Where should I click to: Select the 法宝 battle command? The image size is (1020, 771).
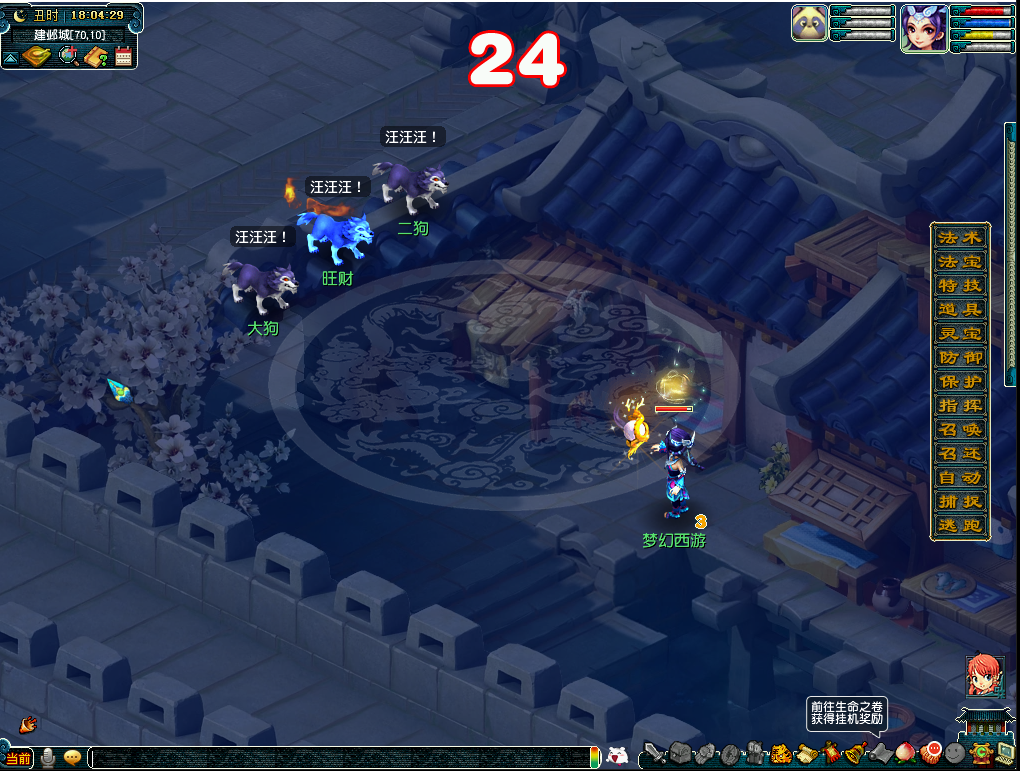tap(961, 262)
